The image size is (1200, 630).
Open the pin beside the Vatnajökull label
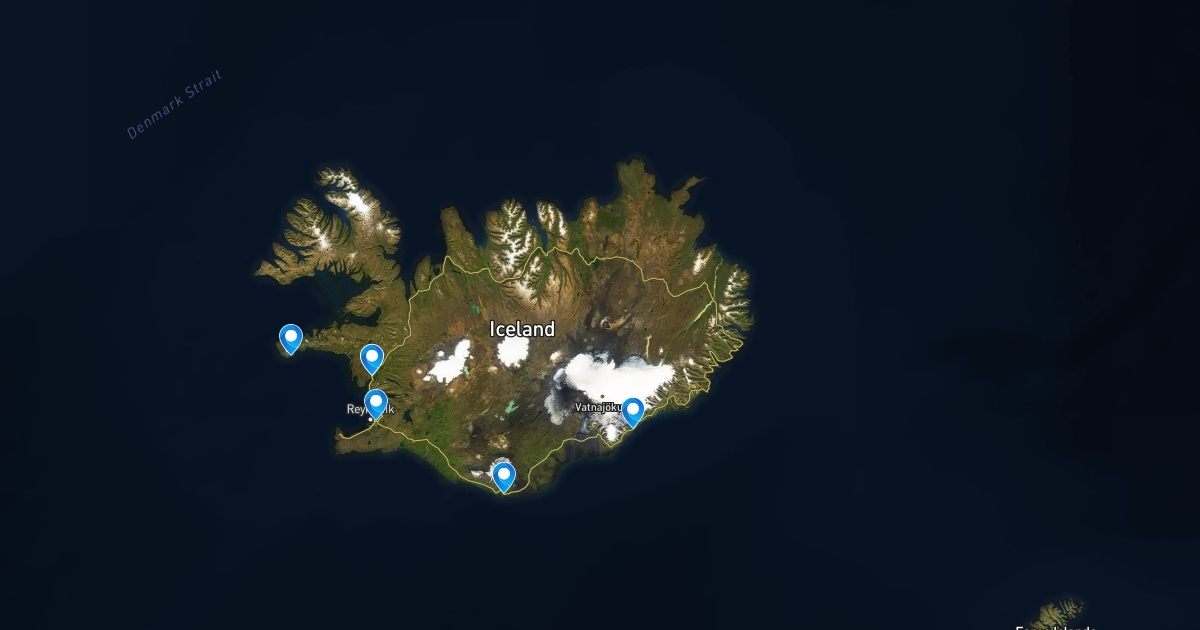pyautogui.click(x=632, y=411)
